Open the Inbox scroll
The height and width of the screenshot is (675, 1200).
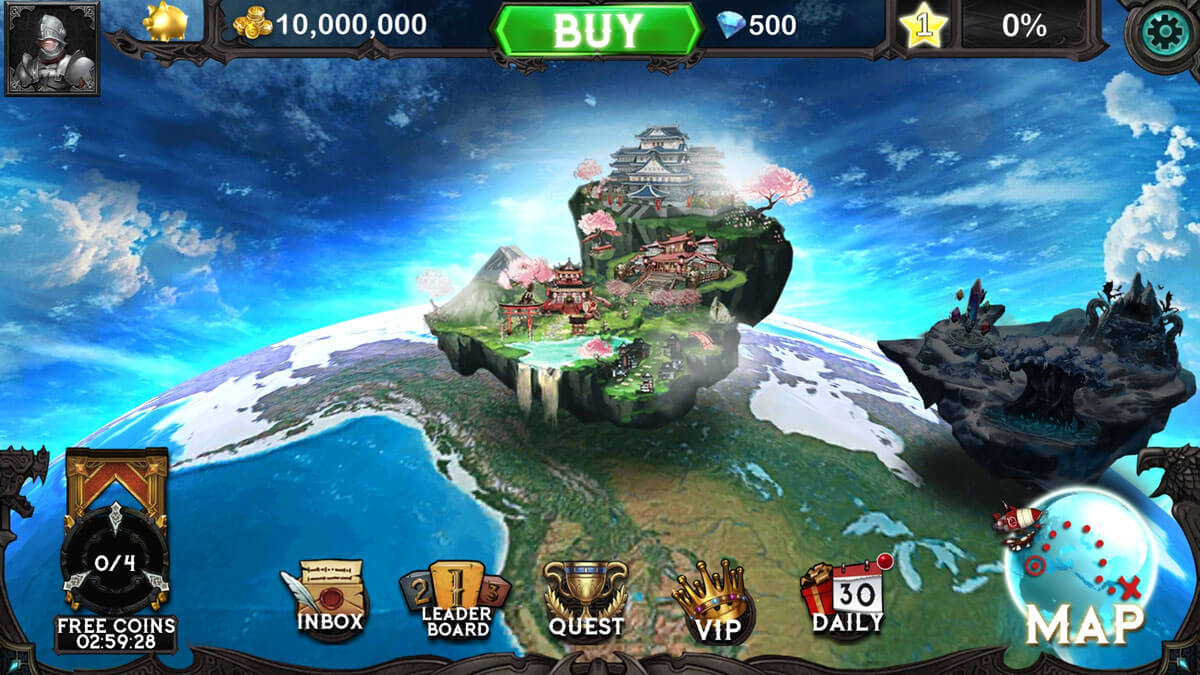(x=328, y=600)
